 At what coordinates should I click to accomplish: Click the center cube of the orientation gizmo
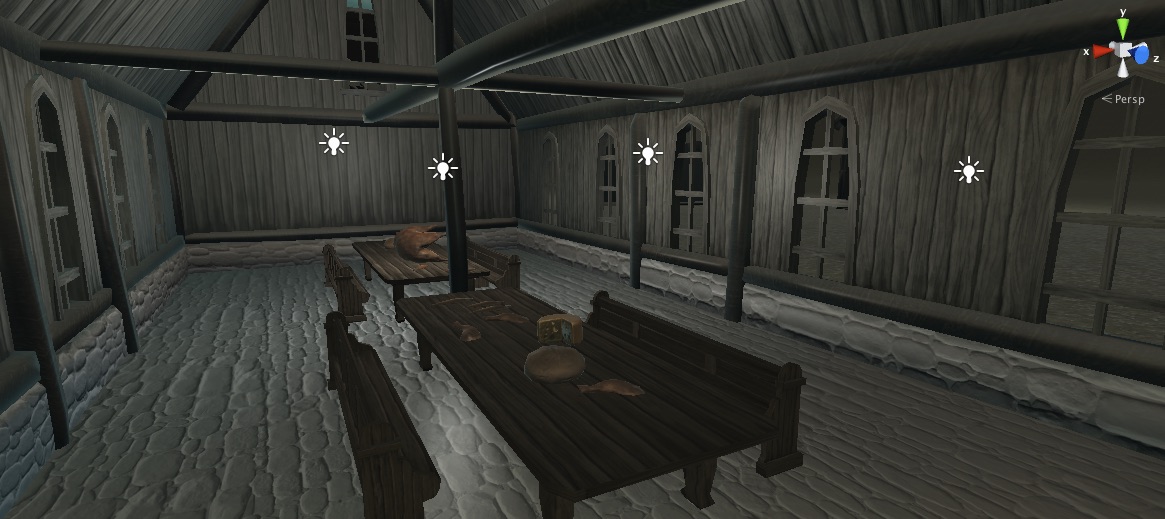[1123, 51]
